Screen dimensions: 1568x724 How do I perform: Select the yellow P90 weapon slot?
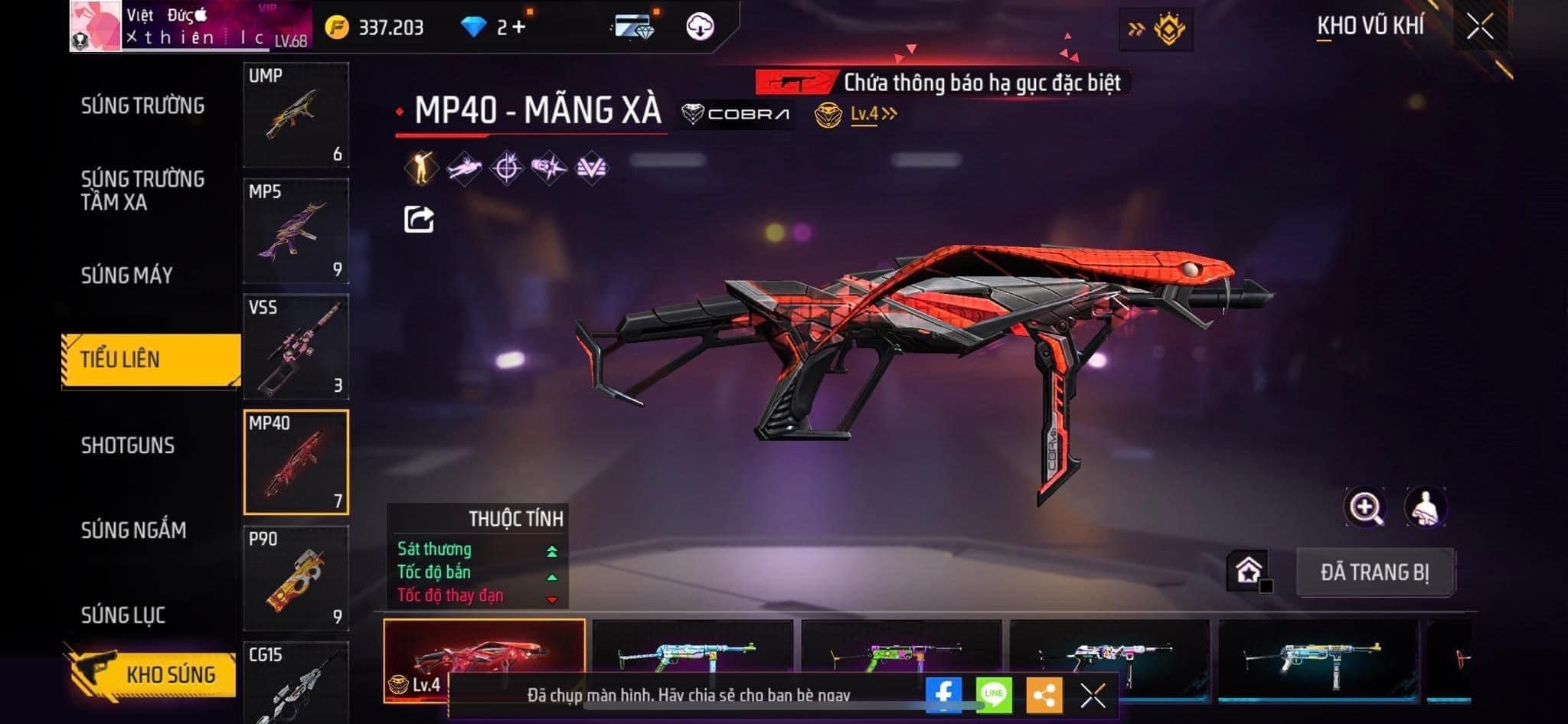(x=296, y=579)
